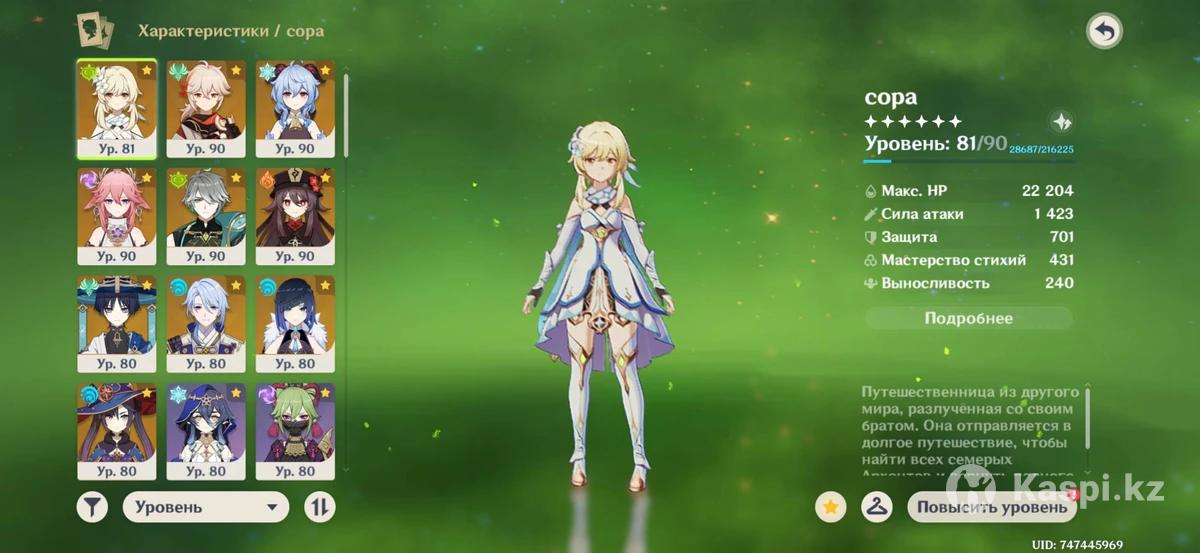The width and height of the screenshot is (1200, 553).
Task: Open the character filter funnel
Action: (x=92, y=507)
